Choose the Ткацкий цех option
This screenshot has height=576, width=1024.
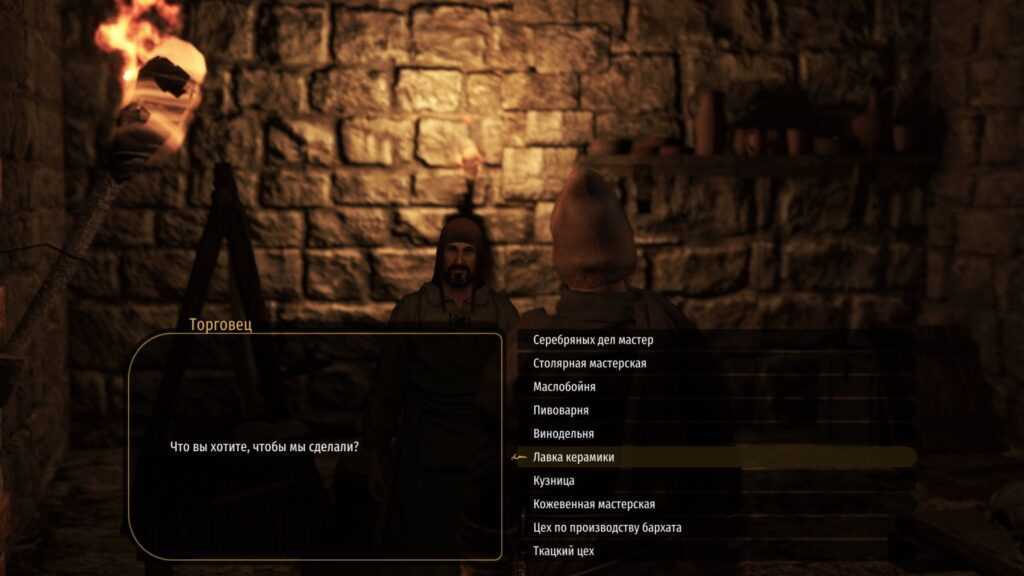565,551
